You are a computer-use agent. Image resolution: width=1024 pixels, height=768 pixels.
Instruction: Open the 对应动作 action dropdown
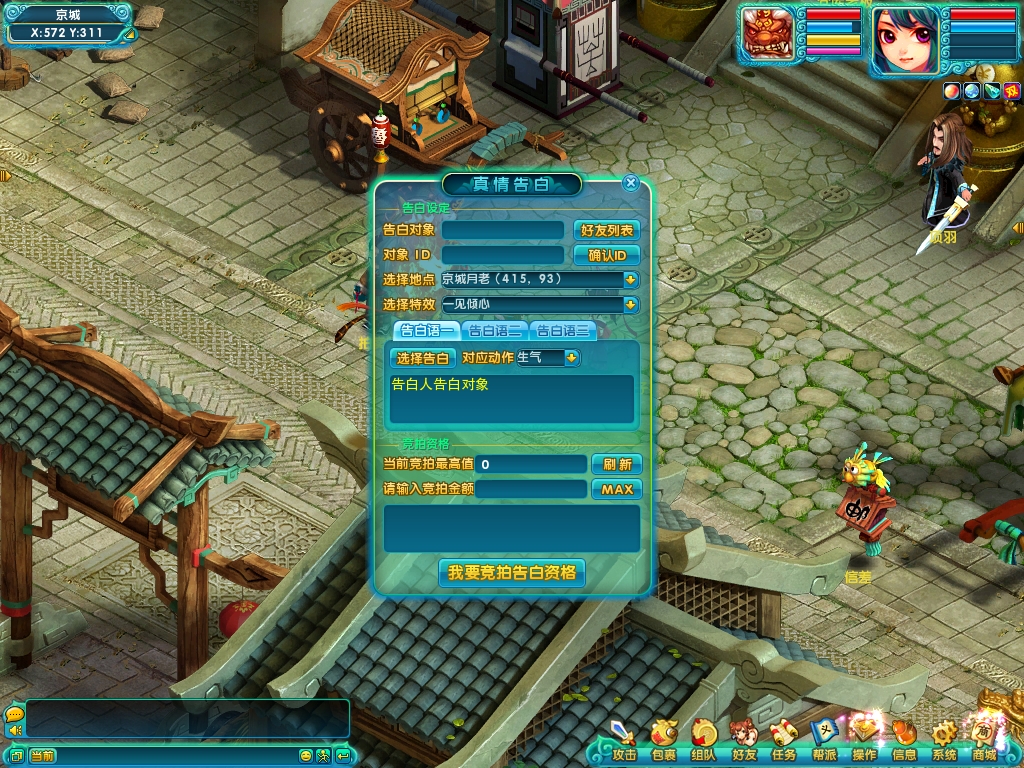[572, 358]
